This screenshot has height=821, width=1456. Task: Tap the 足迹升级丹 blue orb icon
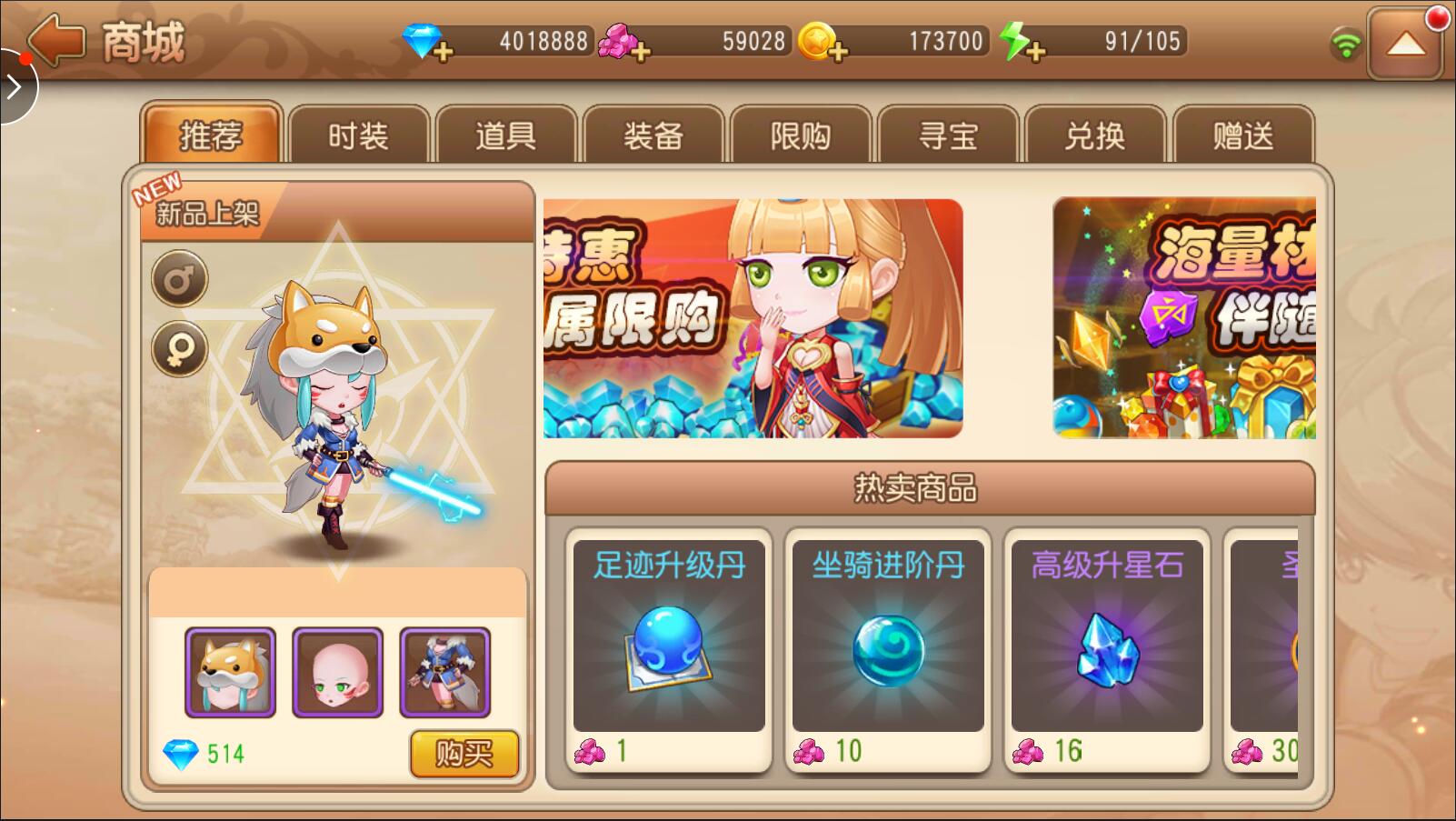pyautogui.click(x=669, y=650)
